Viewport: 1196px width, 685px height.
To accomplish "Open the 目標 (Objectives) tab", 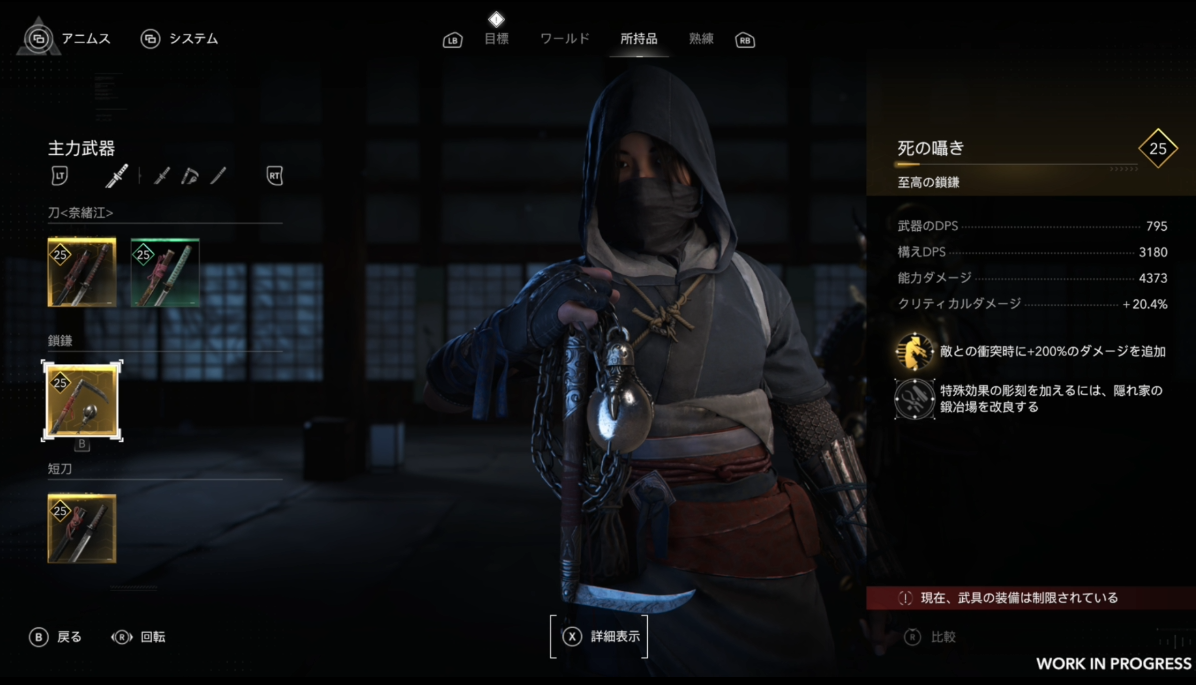I will (x=496, y=39).
